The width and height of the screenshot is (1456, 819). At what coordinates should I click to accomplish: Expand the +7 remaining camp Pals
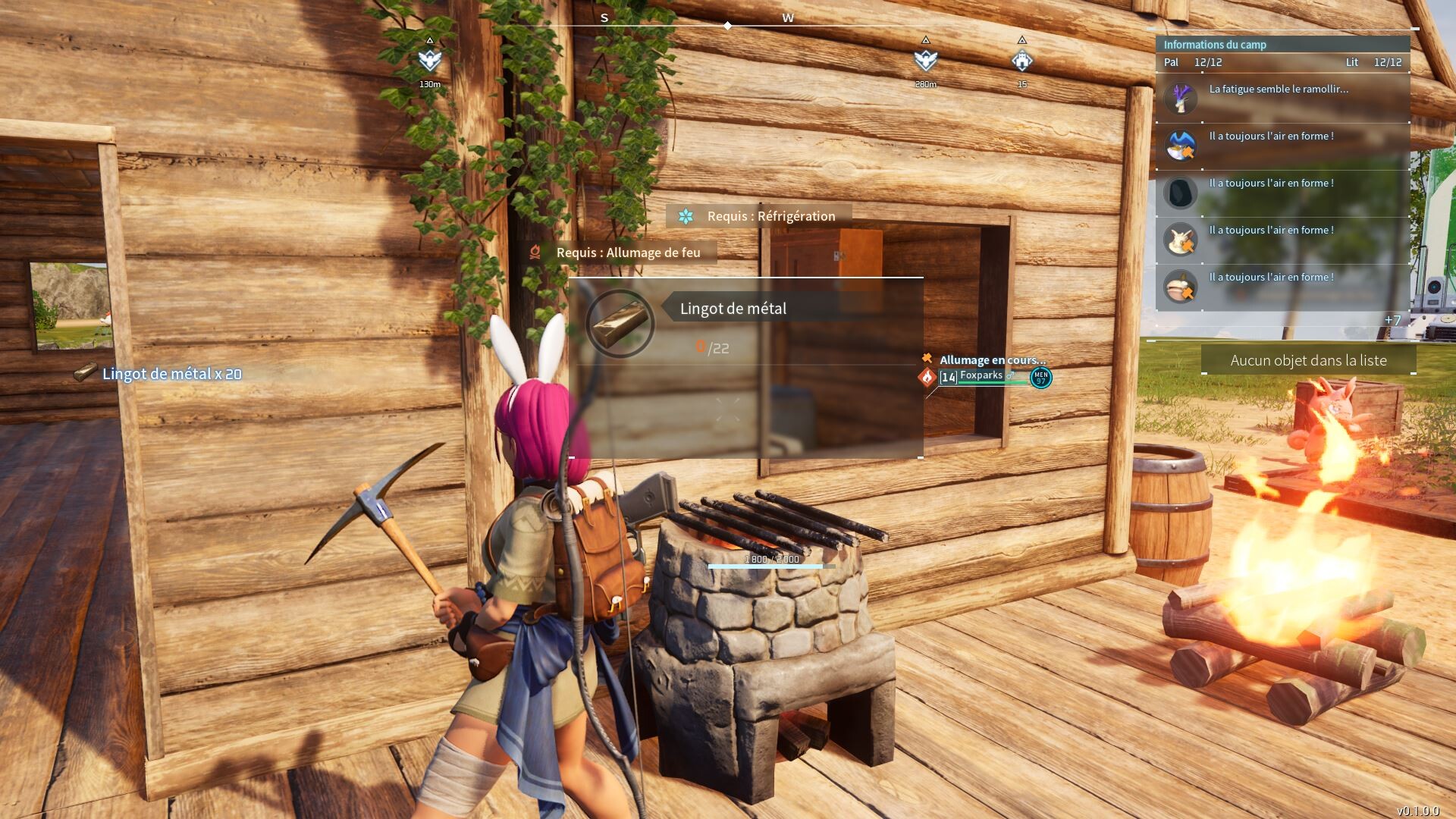click(x=1392, y=320)
